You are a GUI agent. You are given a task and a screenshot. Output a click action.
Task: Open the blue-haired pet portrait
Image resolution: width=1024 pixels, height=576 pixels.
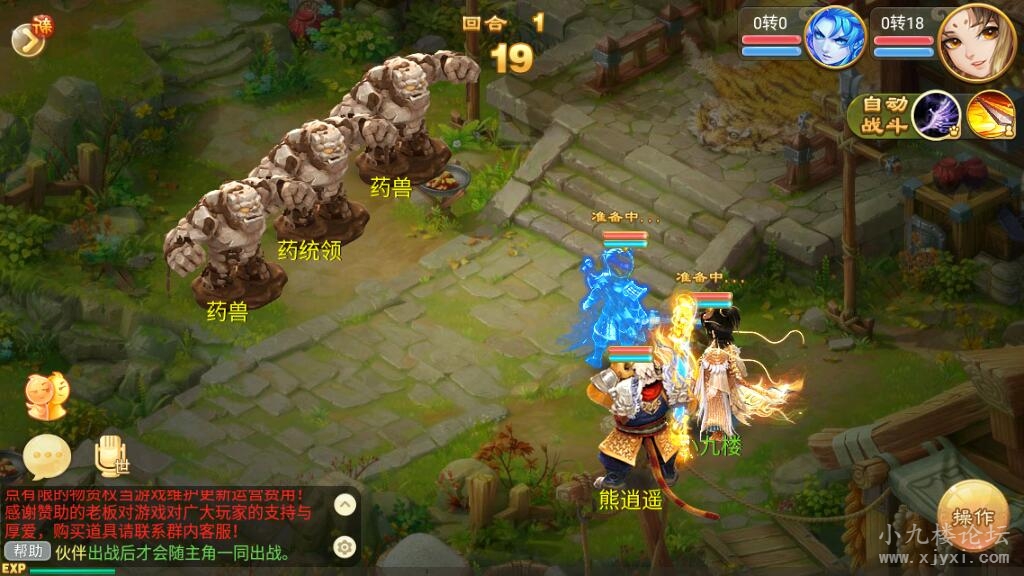pyautogui.click(x=836, y=37)
